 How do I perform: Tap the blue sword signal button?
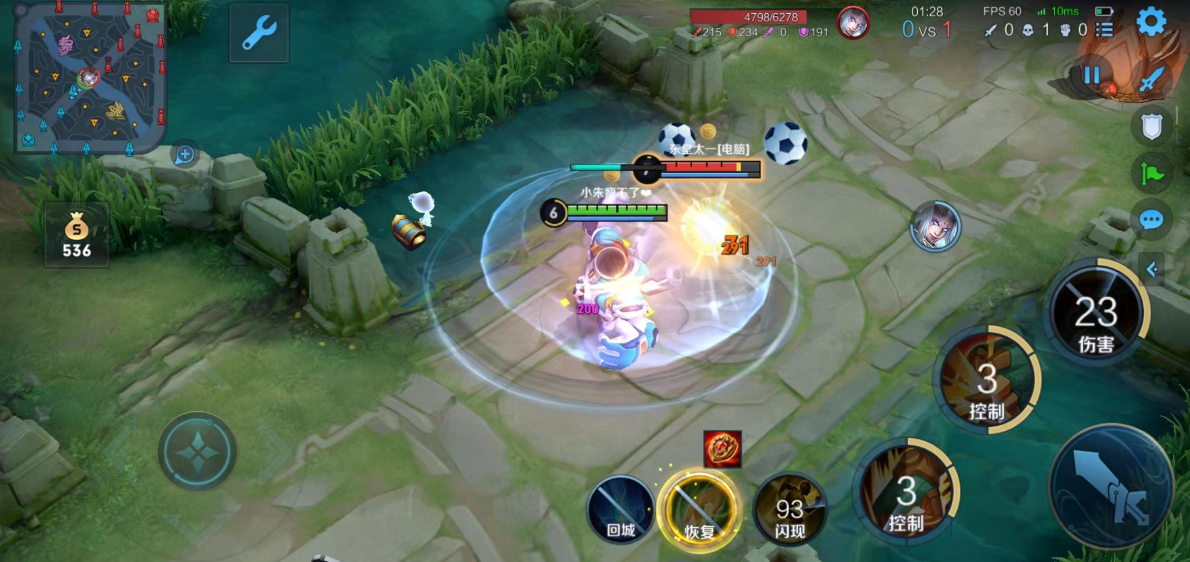click(1152, 78)
